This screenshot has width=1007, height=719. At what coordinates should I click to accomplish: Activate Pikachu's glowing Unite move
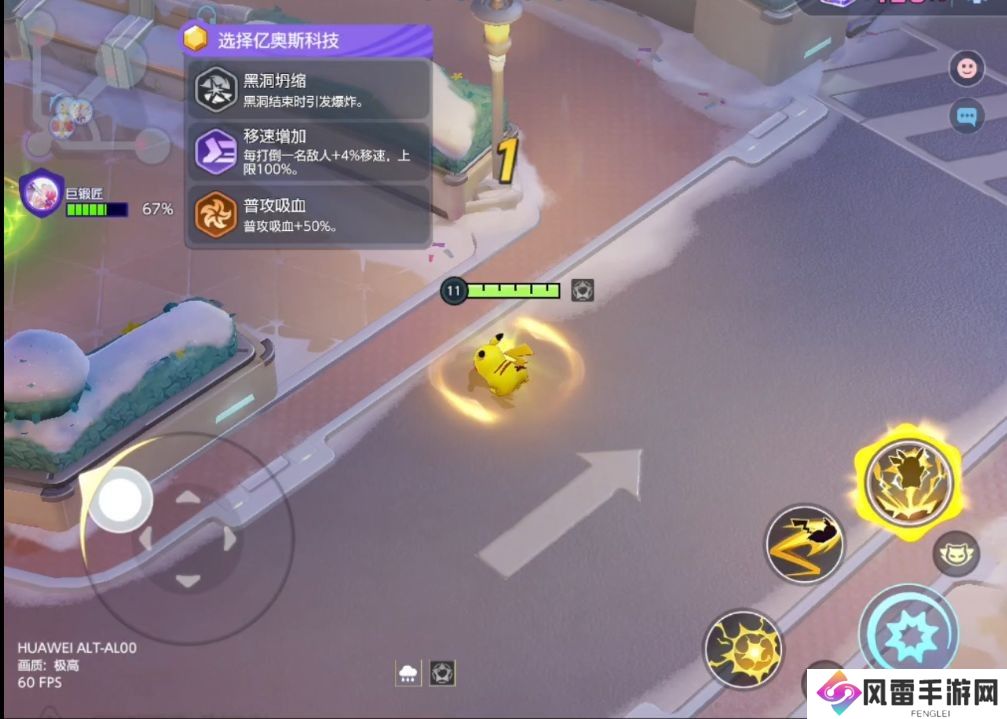(x=908, y=483)
